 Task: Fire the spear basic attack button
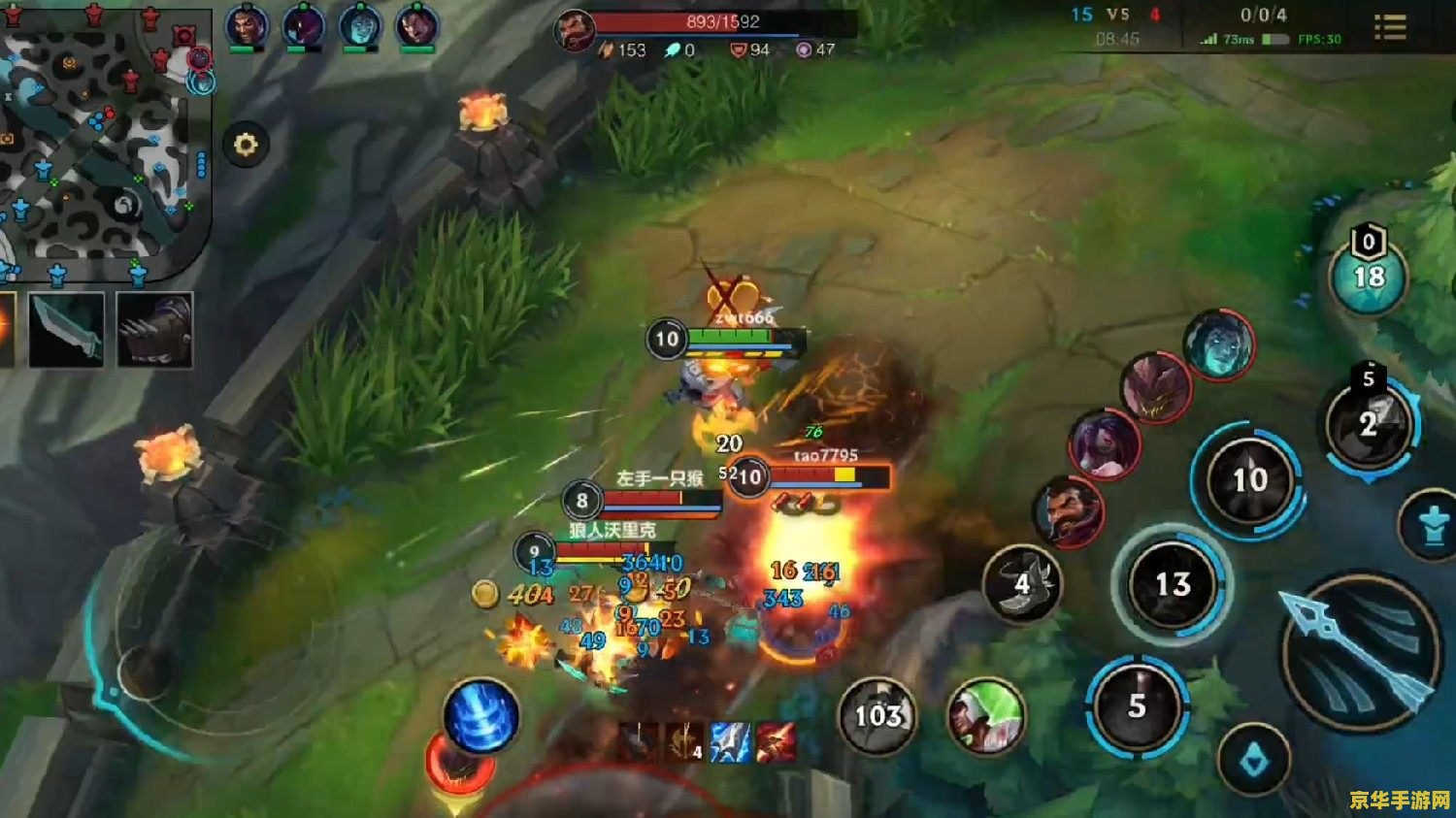[x=1361, y=652]
